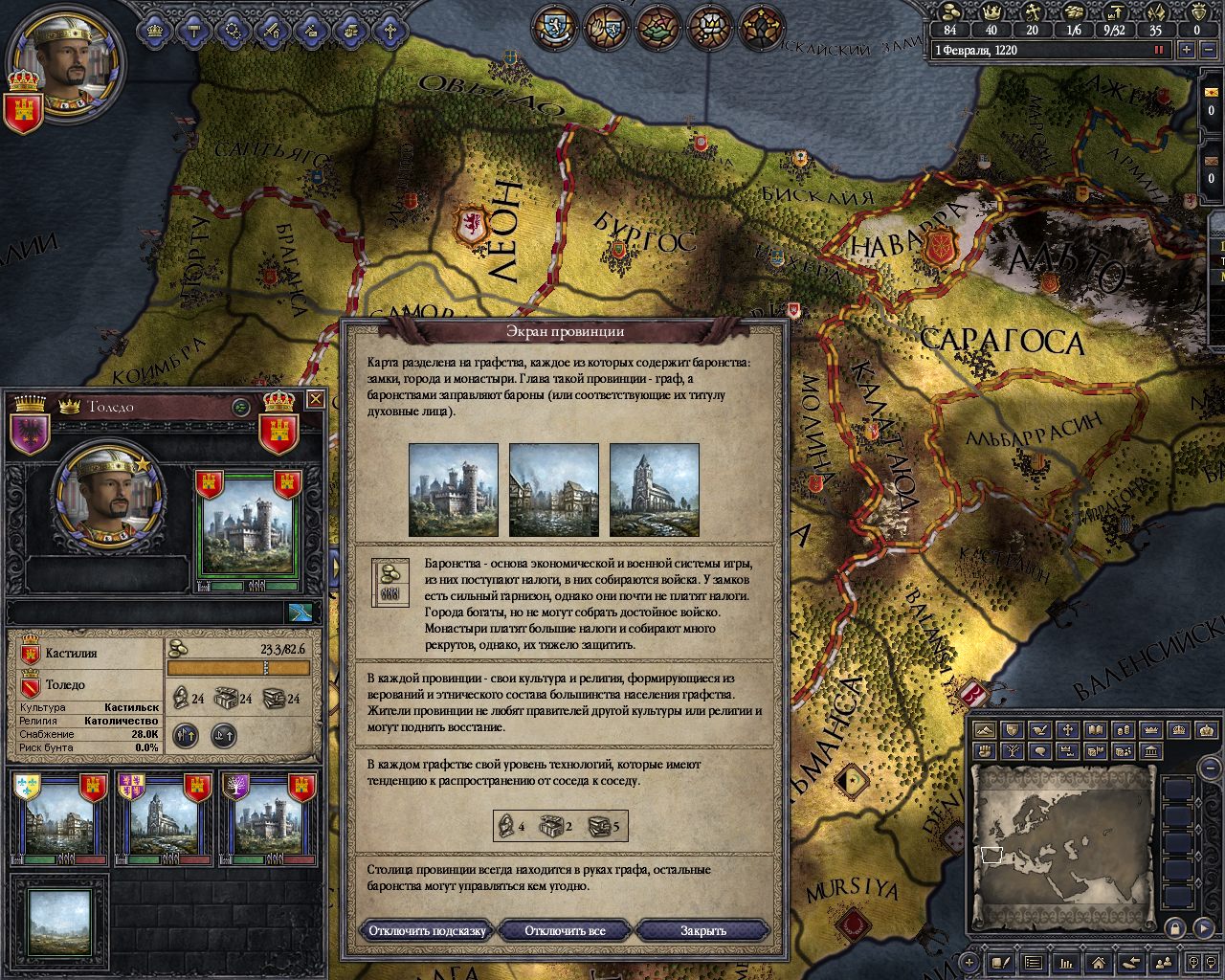
Task: Open the intrigue view (dagger icon, top bar)
Action: [x=309, y=32]
